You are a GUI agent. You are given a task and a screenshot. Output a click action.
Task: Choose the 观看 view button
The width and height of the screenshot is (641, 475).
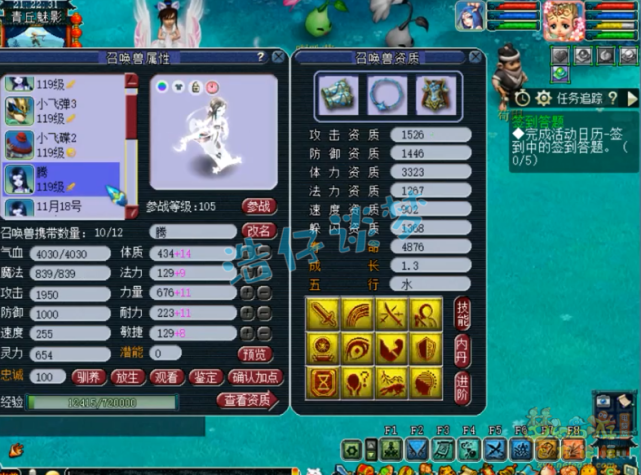click(166, 377)
